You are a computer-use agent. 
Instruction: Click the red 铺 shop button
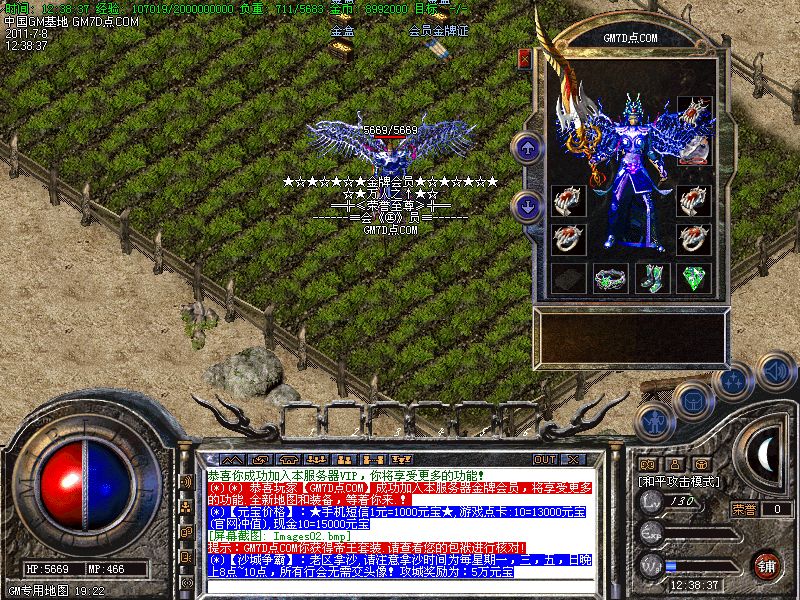click(767, 563)
